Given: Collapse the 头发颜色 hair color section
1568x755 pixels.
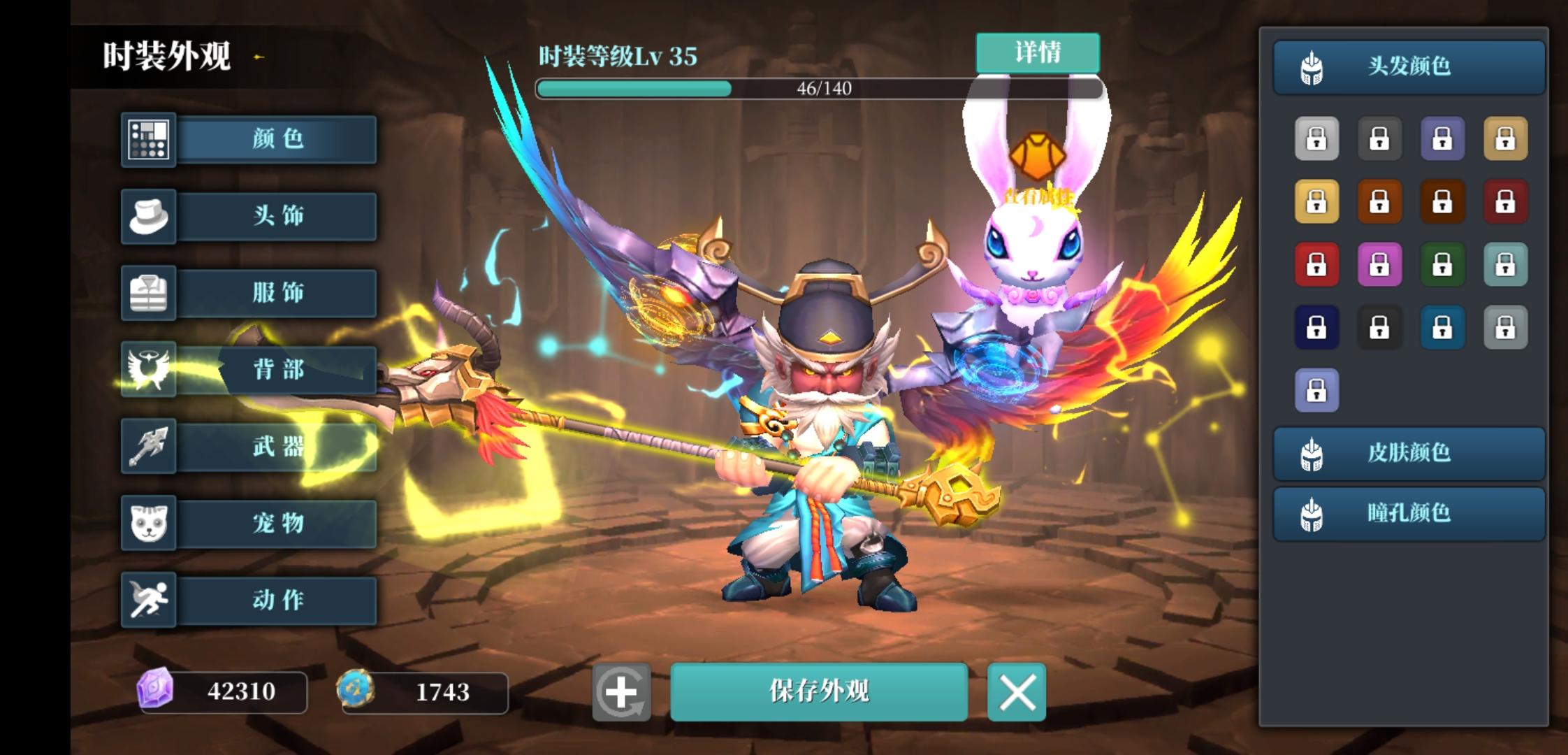Looking at the screenshot, I should 1408,66.
